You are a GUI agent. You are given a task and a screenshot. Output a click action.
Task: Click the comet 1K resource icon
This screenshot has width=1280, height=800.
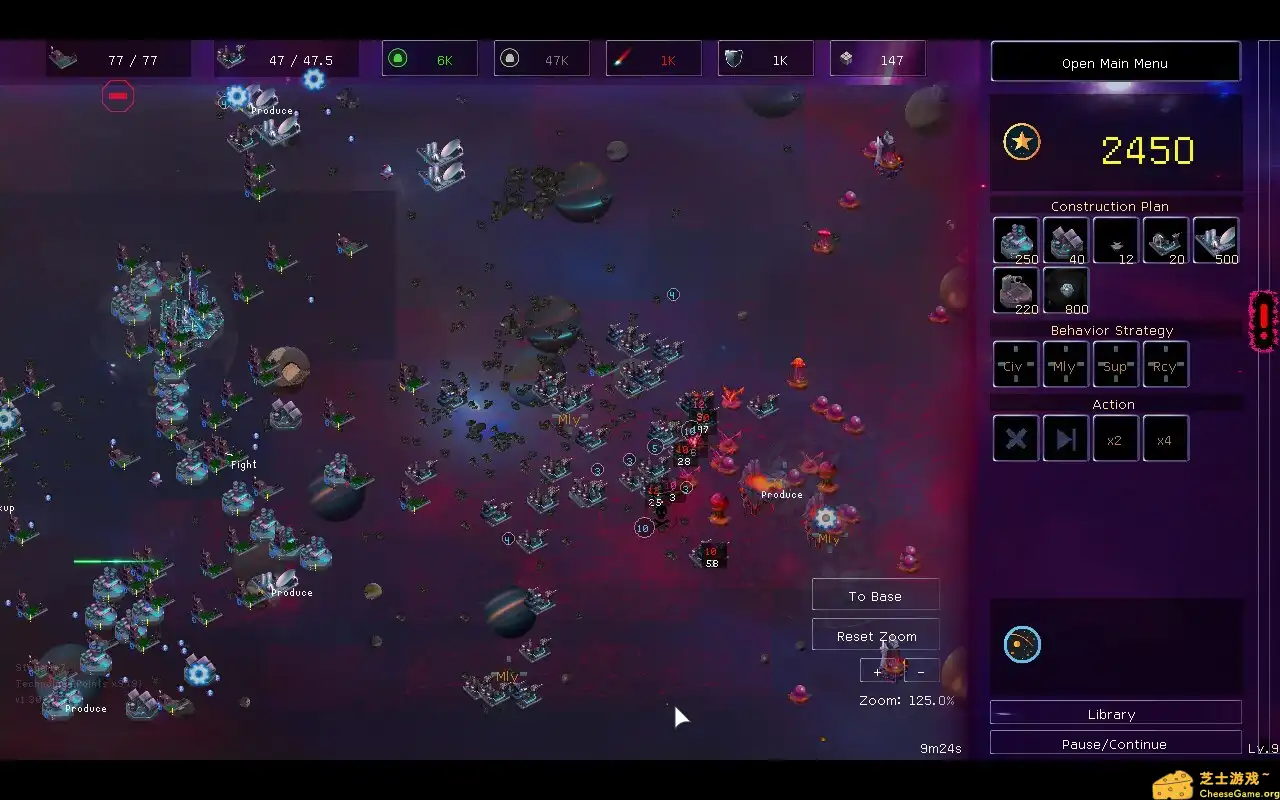653,58
